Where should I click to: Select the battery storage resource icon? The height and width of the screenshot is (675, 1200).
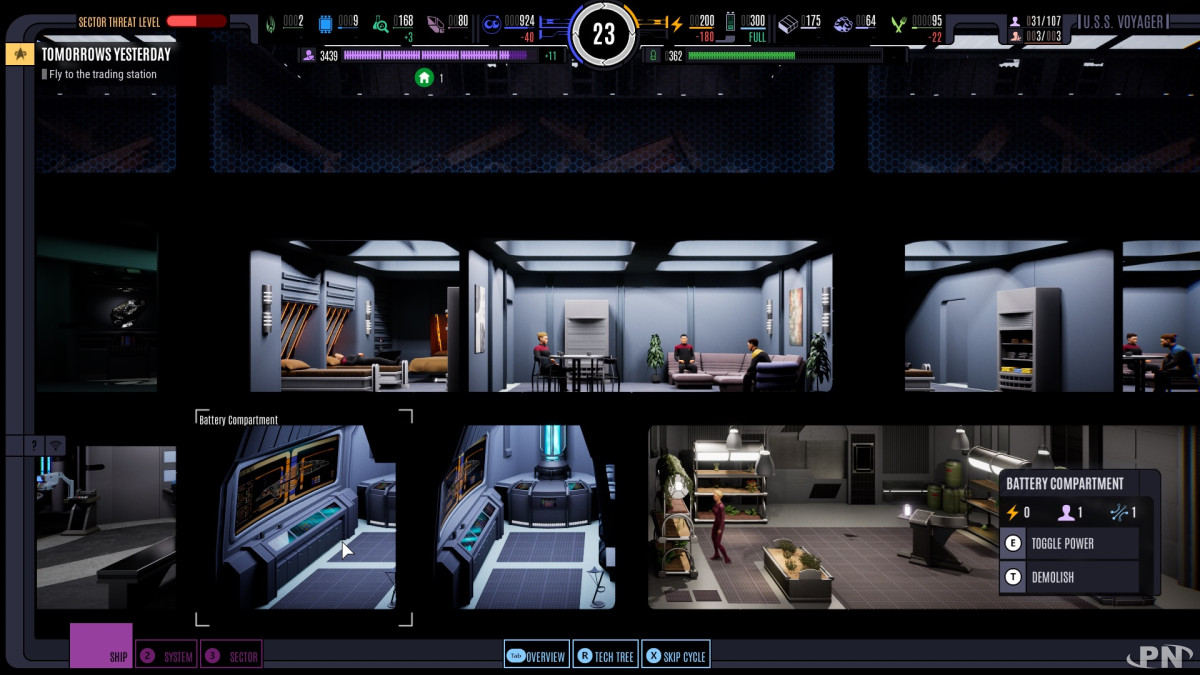click(730, 22)
